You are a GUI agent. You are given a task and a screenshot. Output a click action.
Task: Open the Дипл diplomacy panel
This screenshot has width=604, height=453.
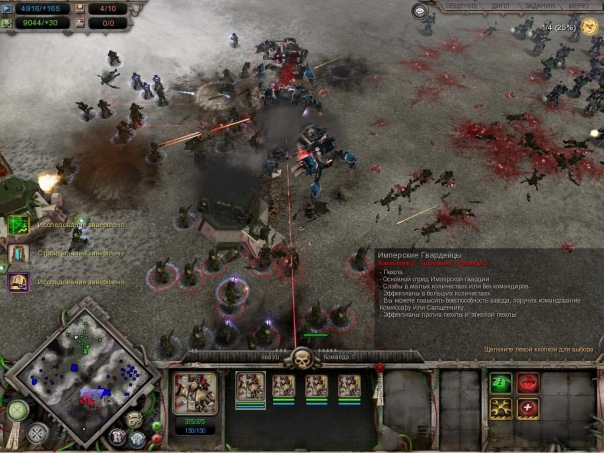pyautogui.click(x=499, y=7)
